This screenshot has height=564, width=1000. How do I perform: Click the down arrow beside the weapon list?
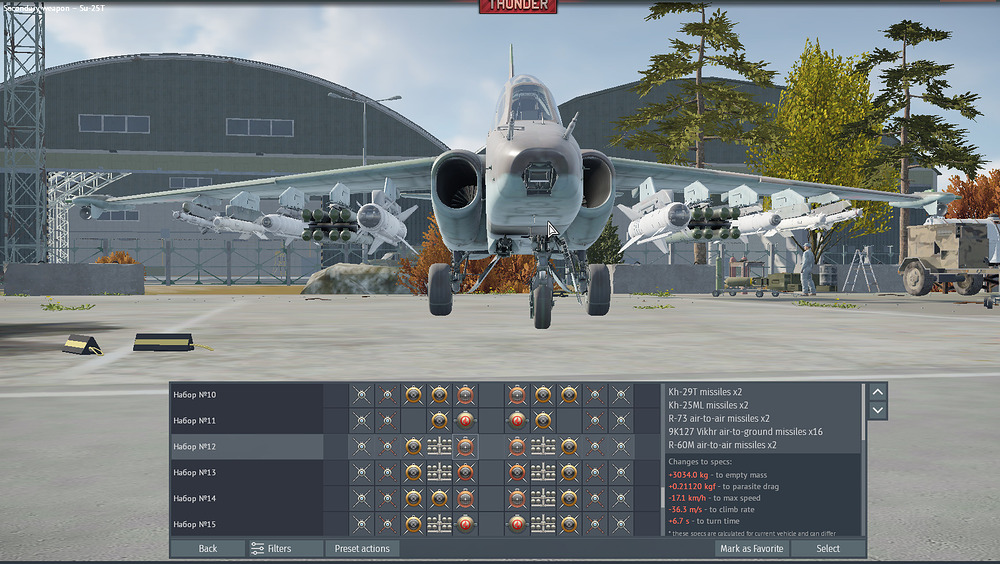tap(877, 410)
